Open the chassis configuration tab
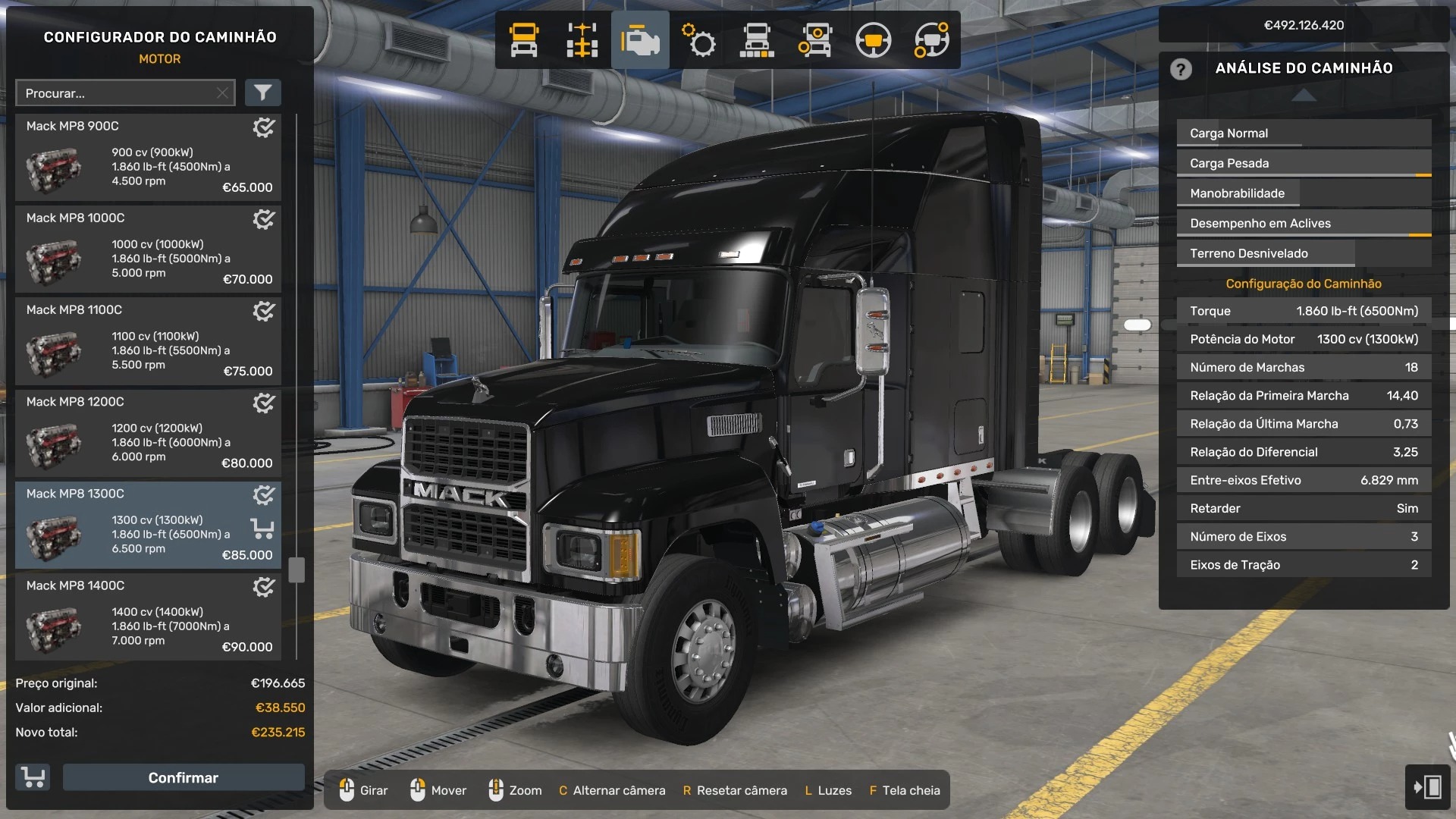The width and height of the screenshot is (1456, 819). pos(582,40)
